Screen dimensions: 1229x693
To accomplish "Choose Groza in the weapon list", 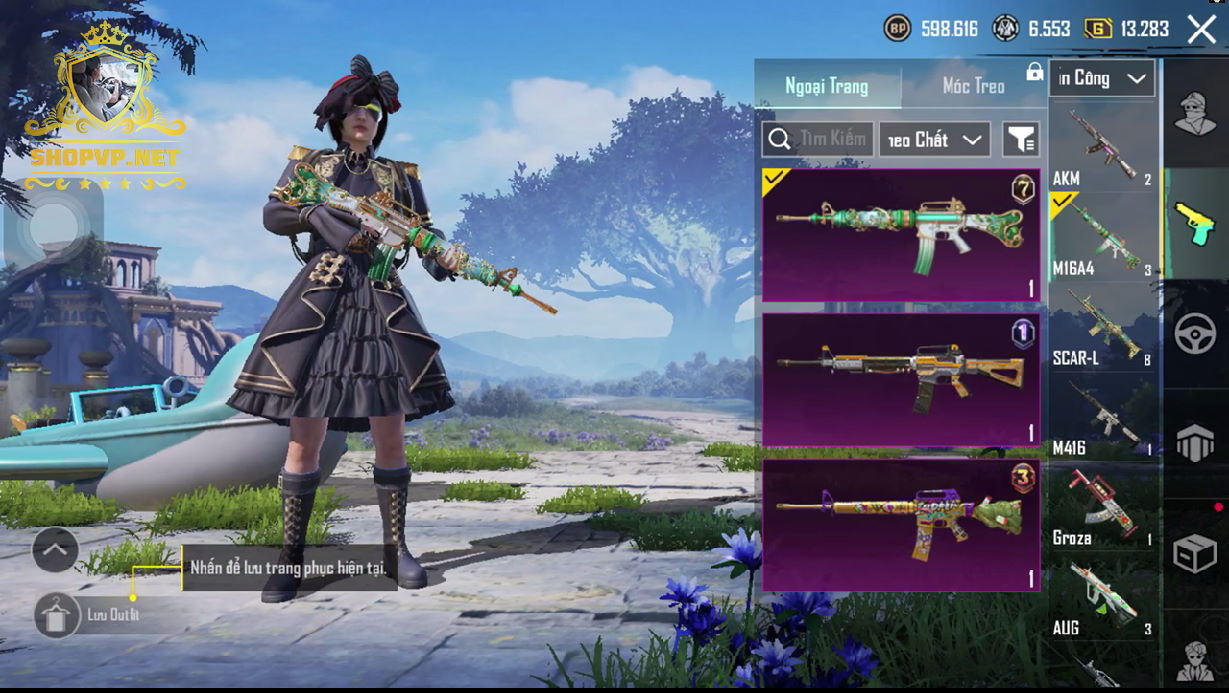I will [1102, 507].
